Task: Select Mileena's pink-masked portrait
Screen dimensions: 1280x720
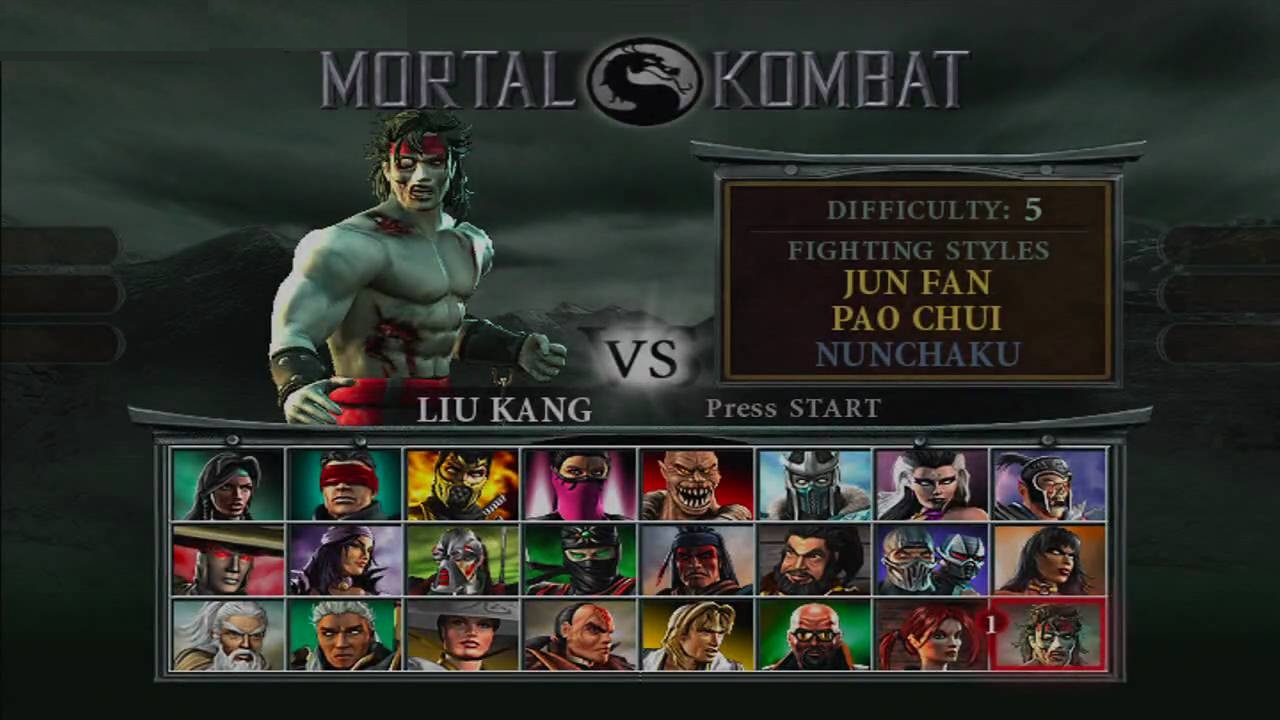Action: (x=580, y=485)
